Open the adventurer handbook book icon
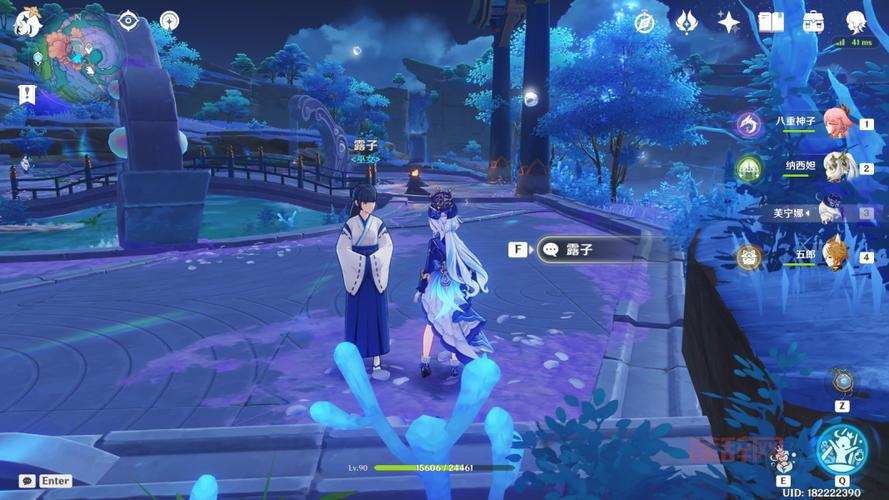Screen dimensions: 889x500 pyautogui.click(x=771, y=22)
